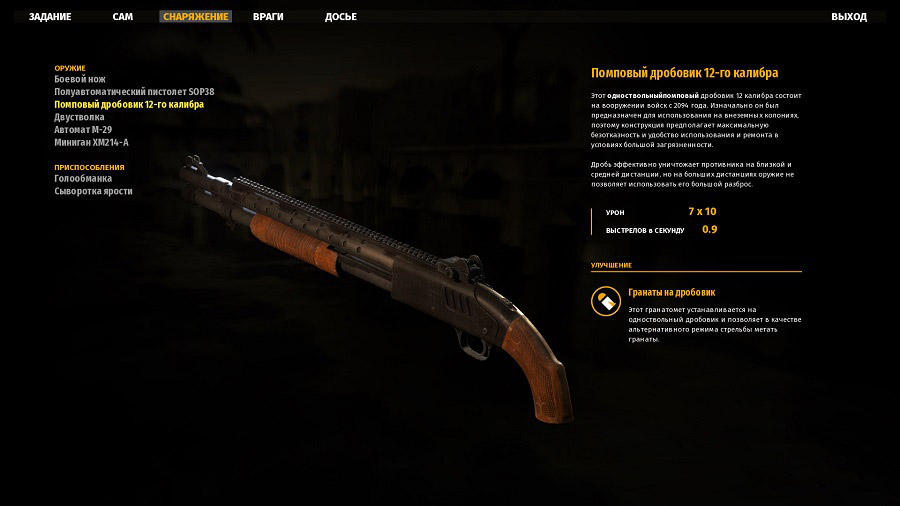
Task: Choose Сыворотка ярости gadget entry
Action: 93,191
